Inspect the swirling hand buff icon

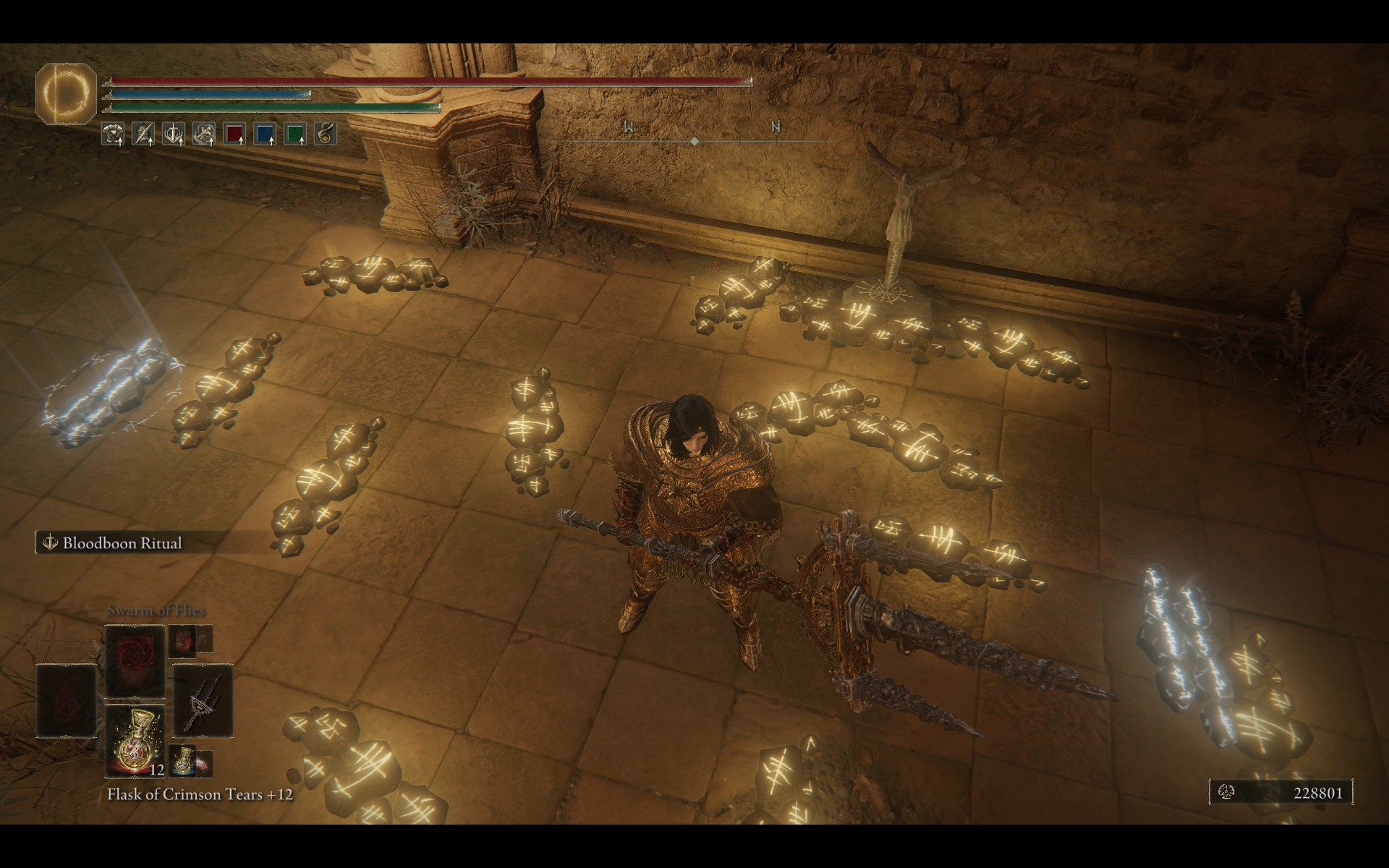[x=204, y=134]
